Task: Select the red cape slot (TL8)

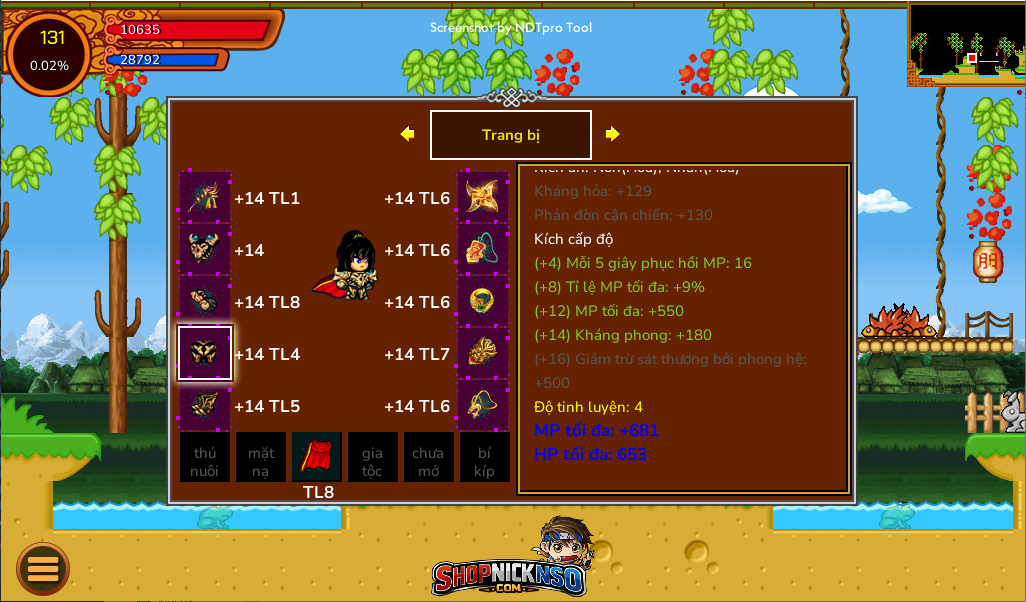Action: pyautogui.click(x=317, y=458)
